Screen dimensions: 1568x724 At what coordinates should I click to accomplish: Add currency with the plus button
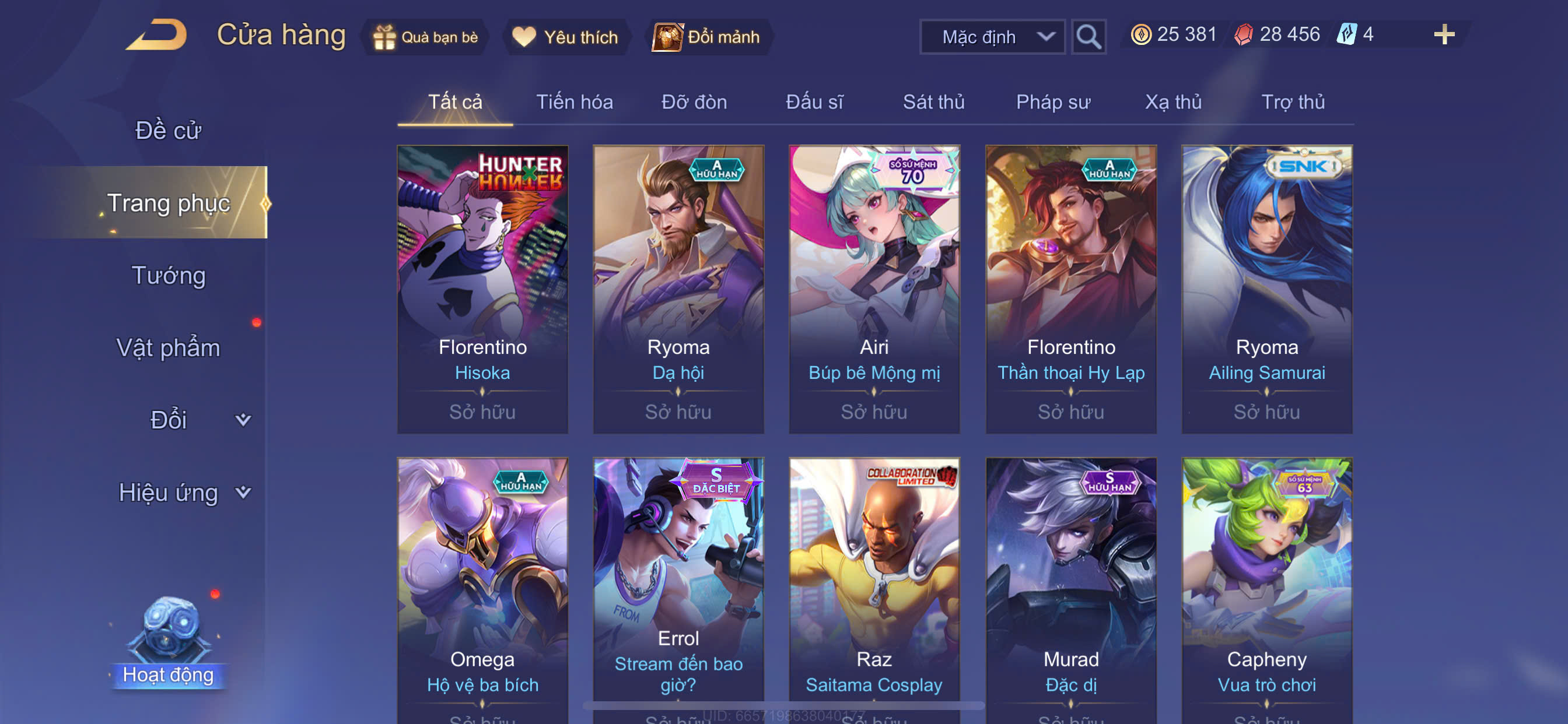click(x=1444, y=34)
